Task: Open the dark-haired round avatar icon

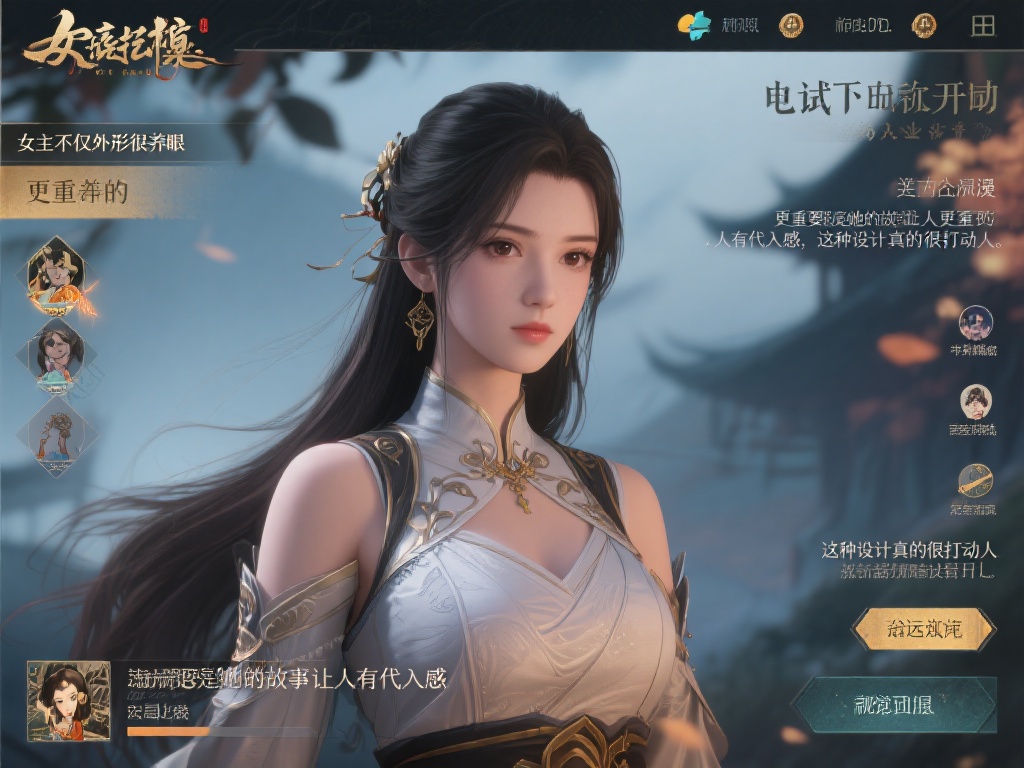Action: coord(975,323)
